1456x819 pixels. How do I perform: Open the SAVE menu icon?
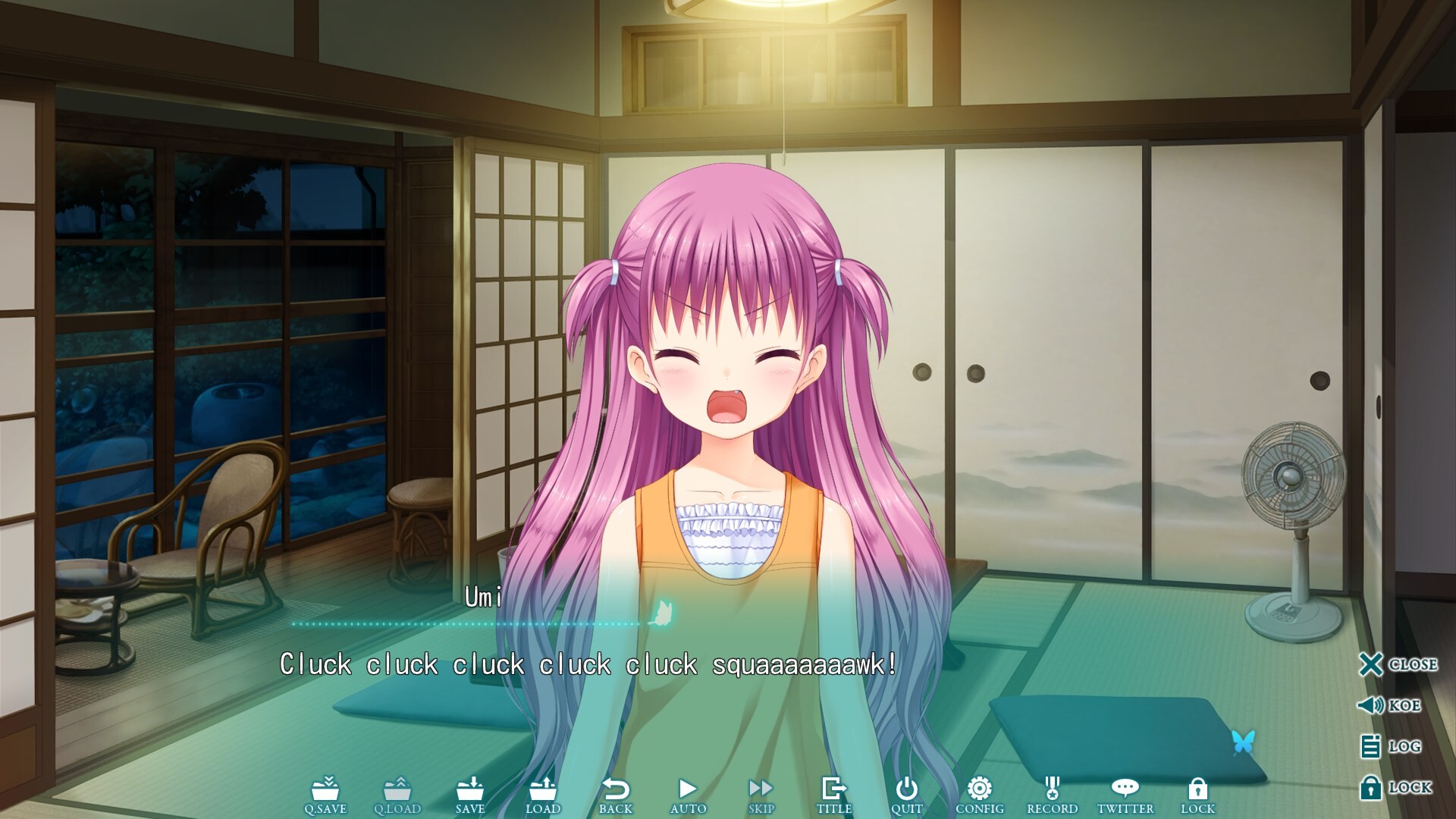click(x=472, y=791)
